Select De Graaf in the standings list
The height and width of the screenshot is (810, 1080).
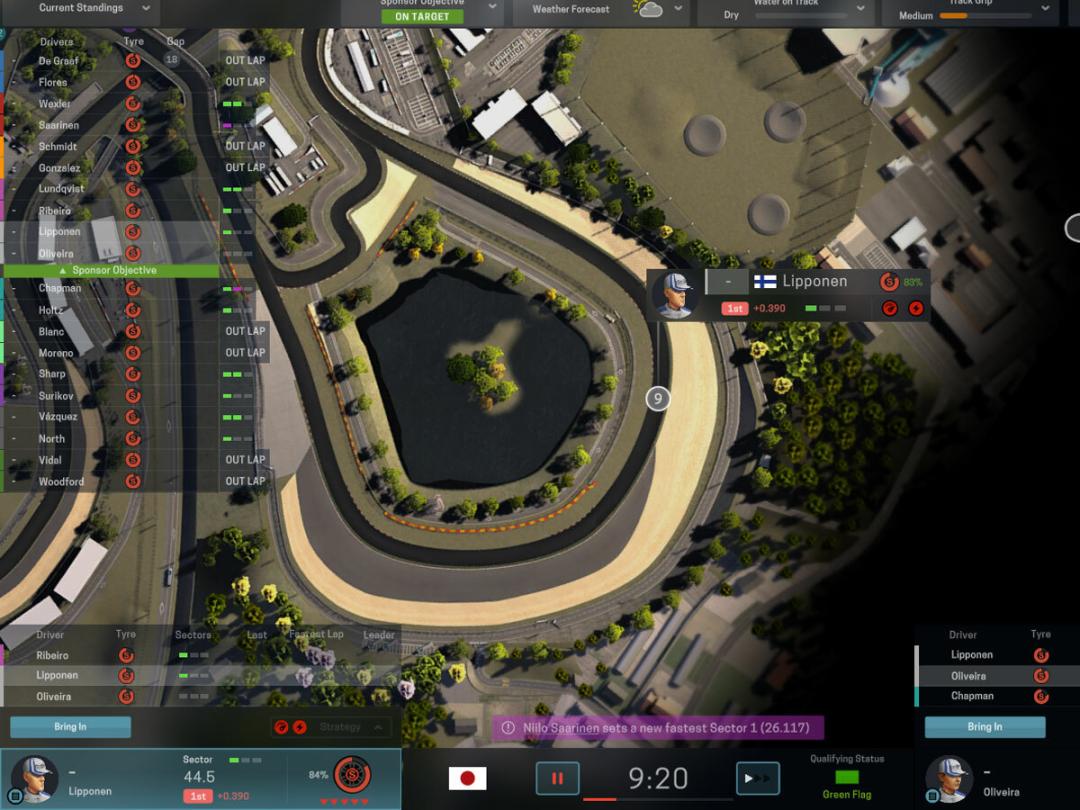[60, 61]
